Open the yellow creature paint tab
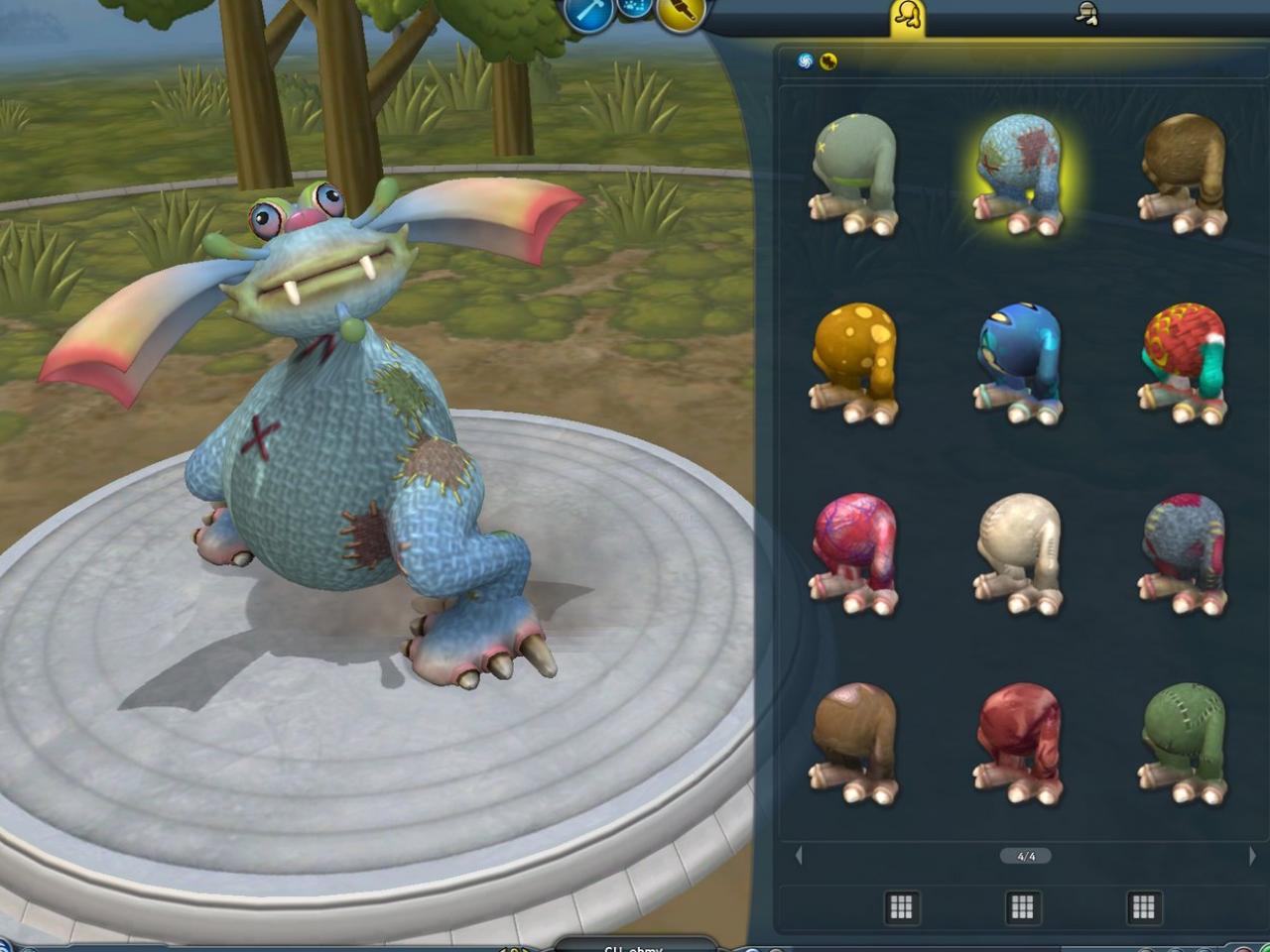This screenshot has height=952, width=1270. (x=908, y=17)
